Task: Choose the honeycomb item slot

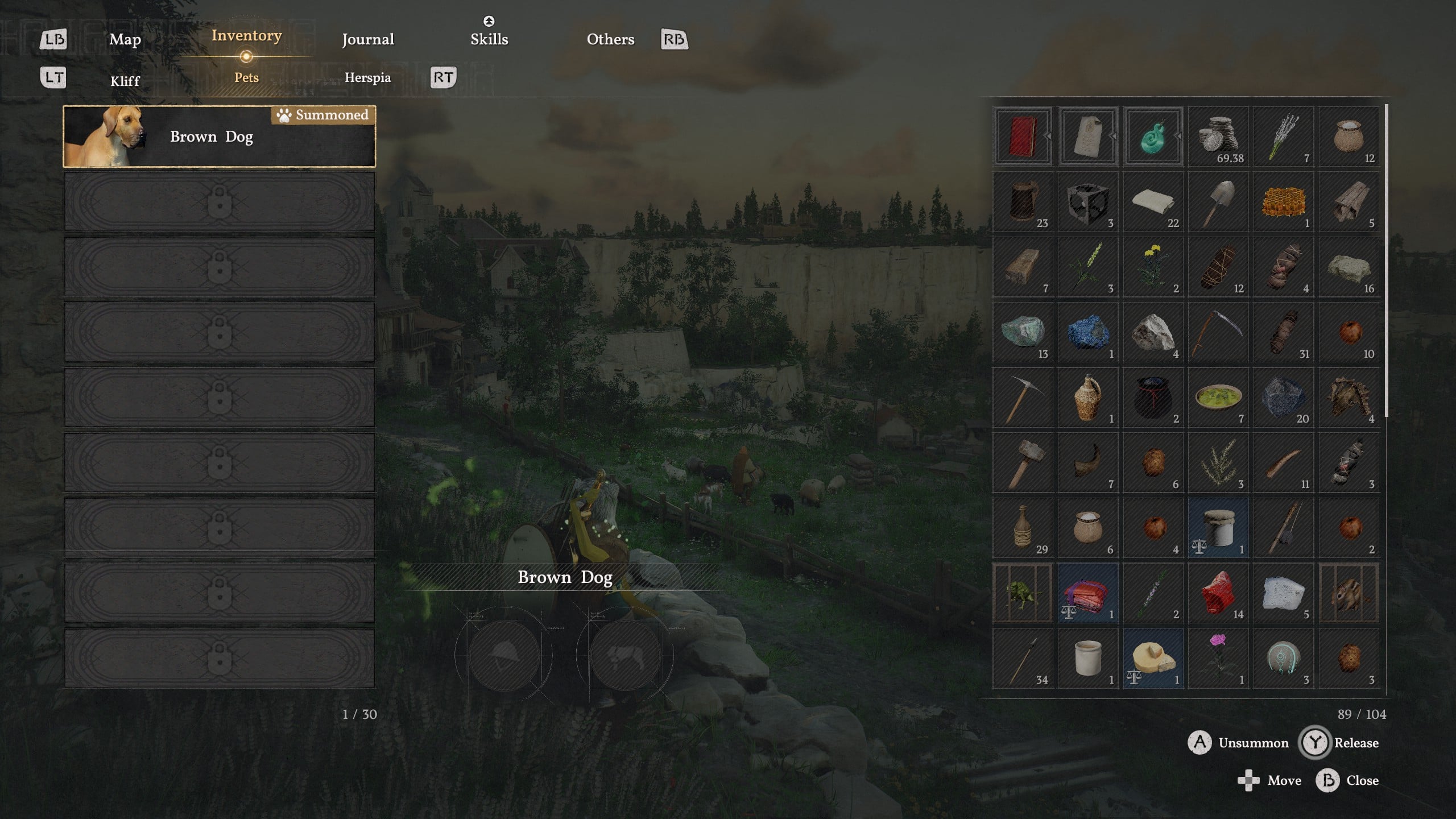Action: (x=1283, y=202)
